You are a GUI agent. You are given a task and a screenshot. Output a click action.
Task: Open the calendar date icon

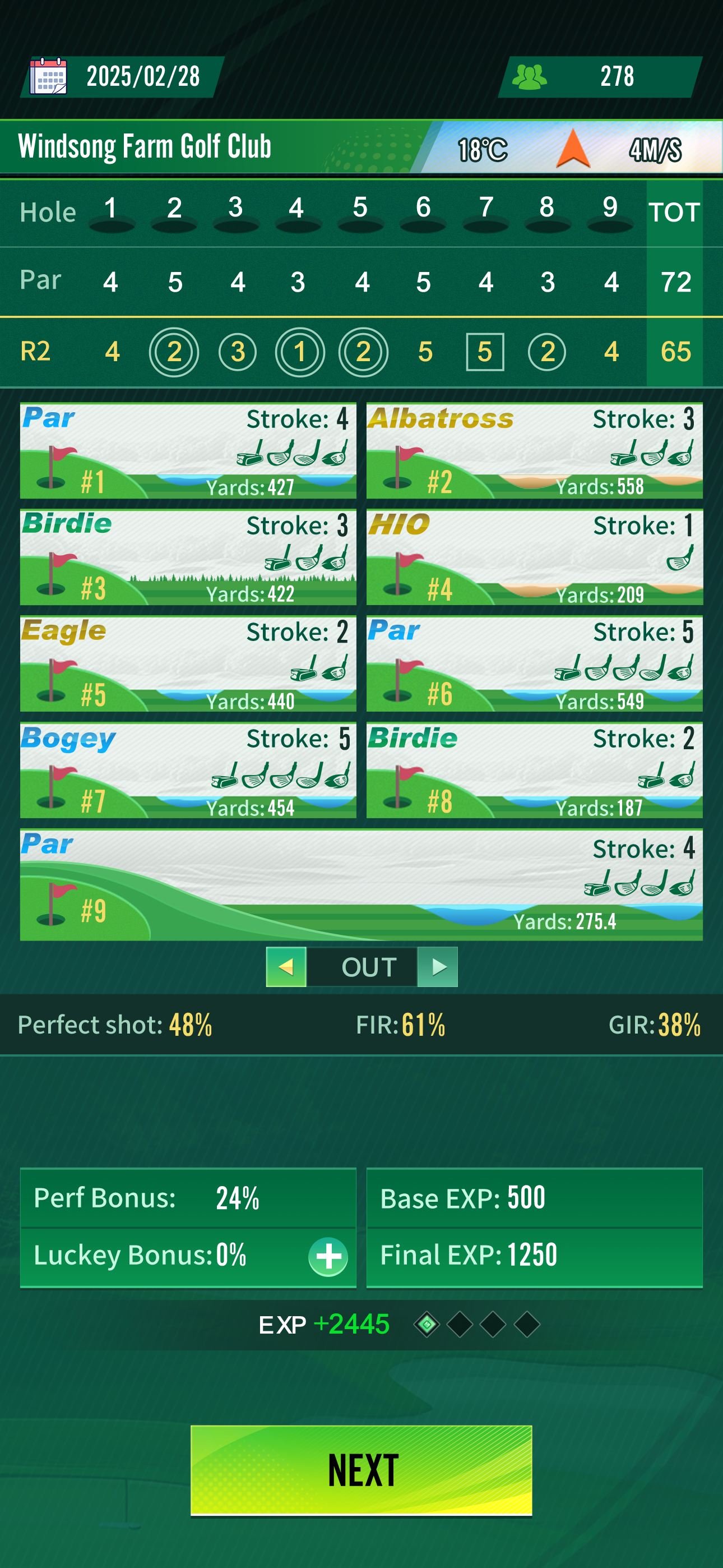(x=49, y=76)
